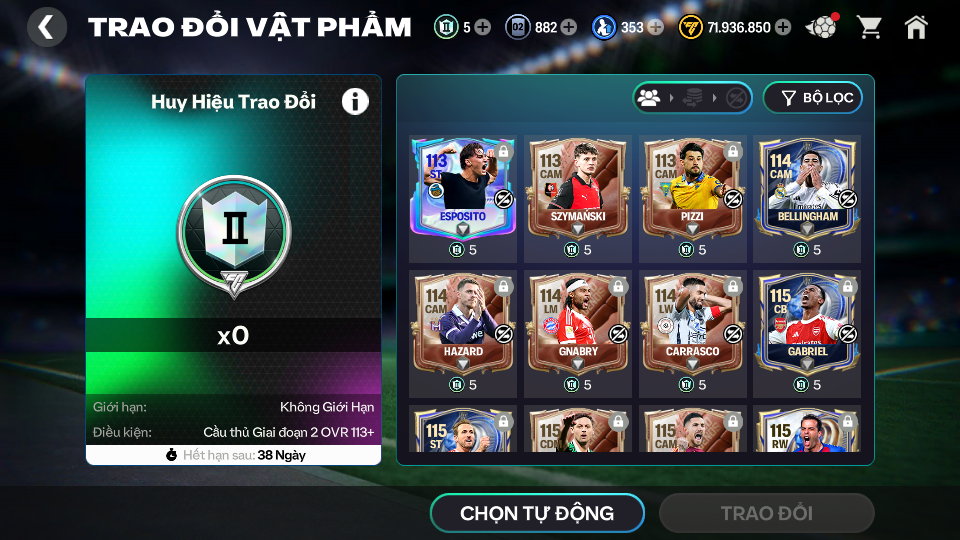
Task: Select the Bellingham 114 card
Action: [807, 188]
